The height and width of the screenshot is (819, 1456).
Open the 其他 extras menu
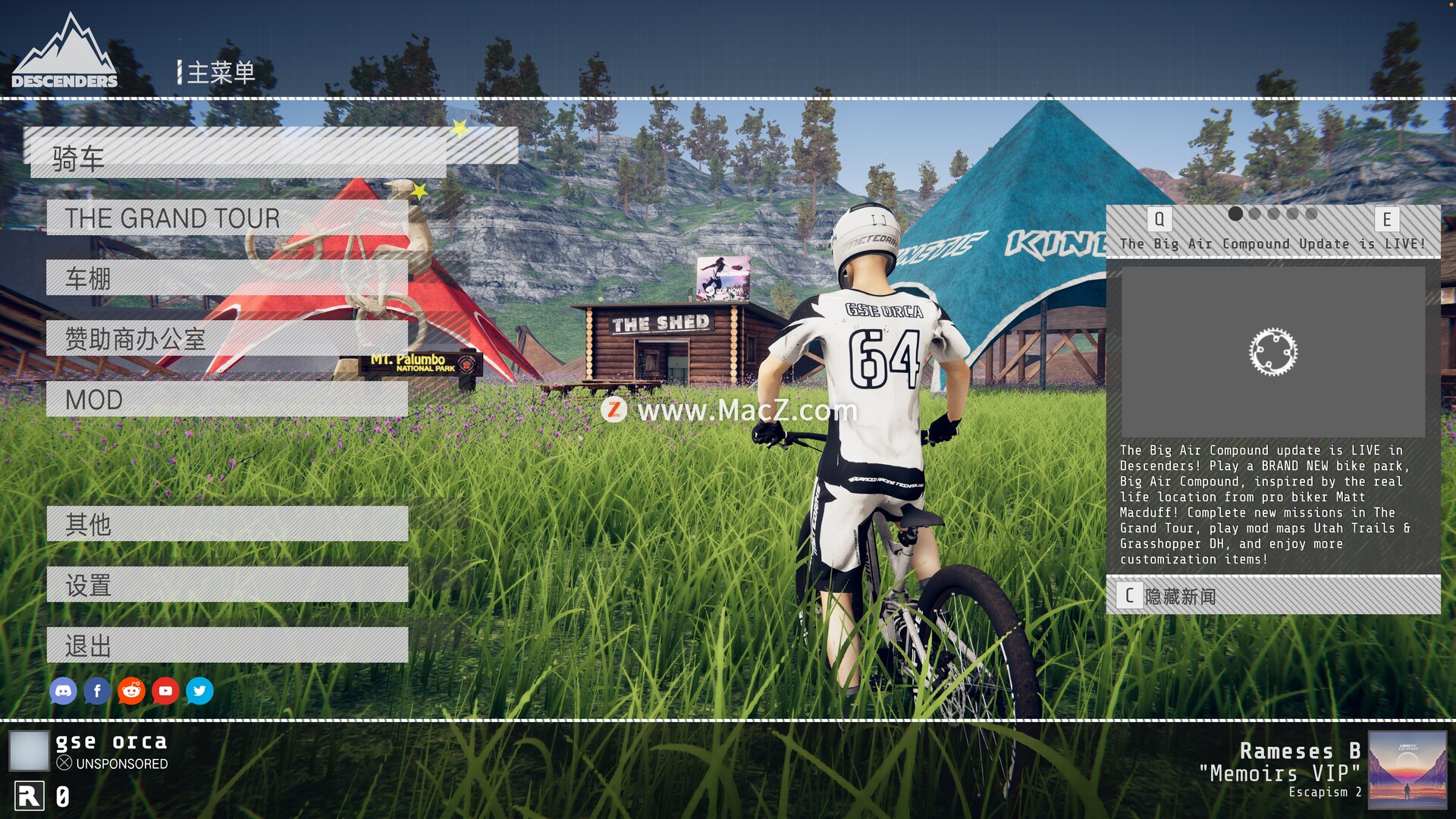pos(227,524)
